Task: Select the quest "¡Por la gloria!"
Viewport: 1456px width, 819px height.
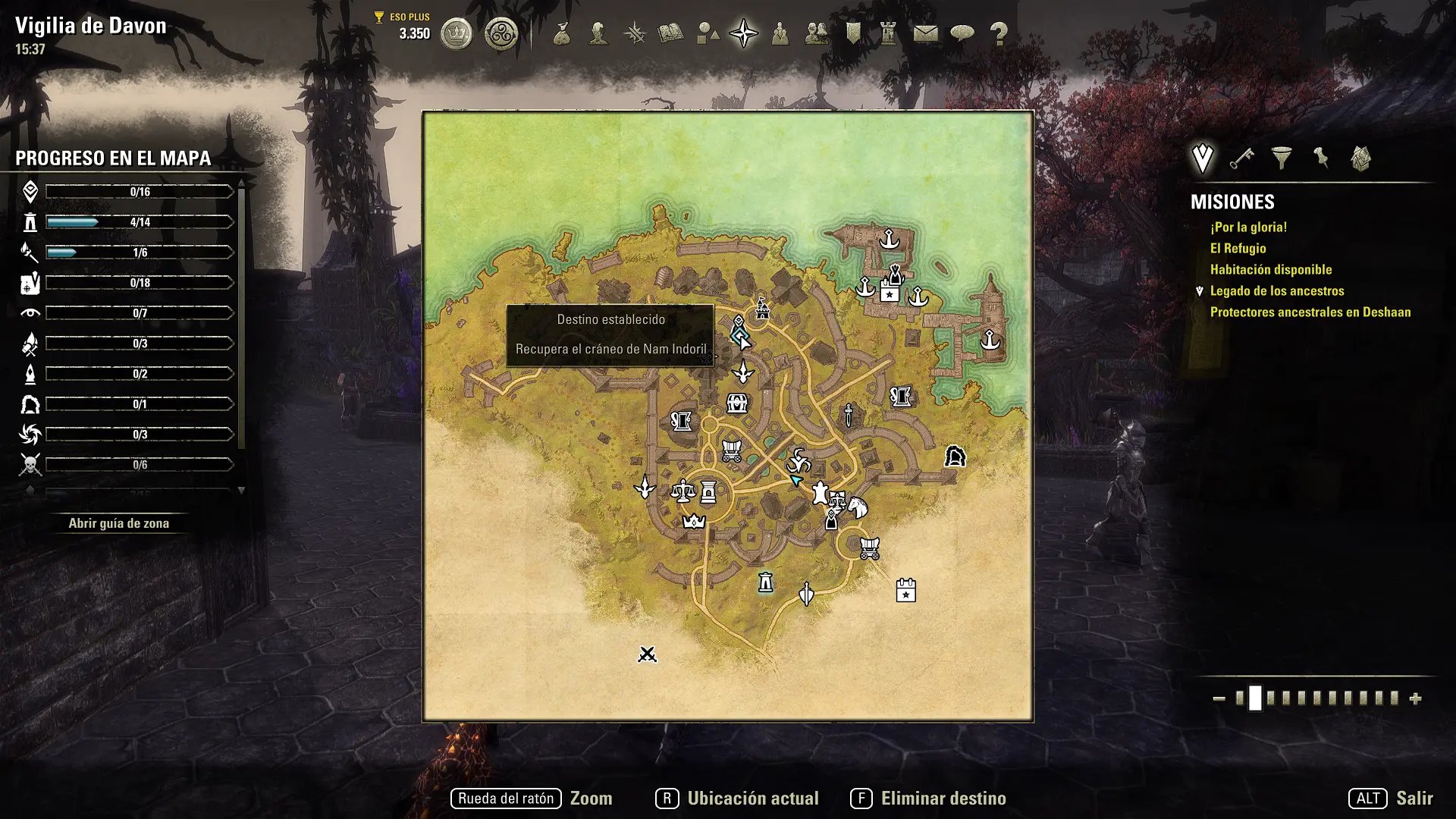Action: (x=1248, y=227)
